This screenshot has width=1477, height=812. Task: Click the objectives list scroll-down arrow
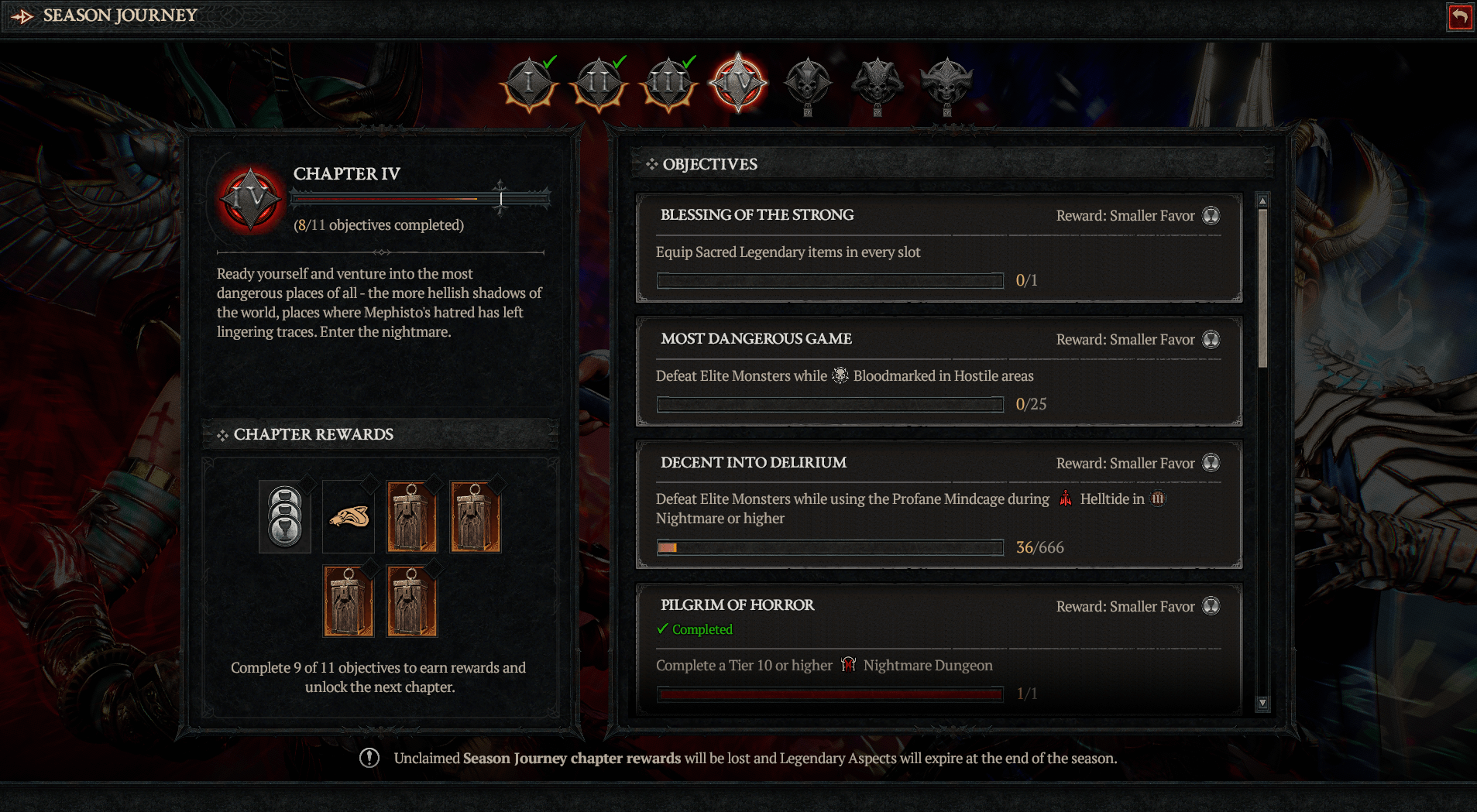1262,703
